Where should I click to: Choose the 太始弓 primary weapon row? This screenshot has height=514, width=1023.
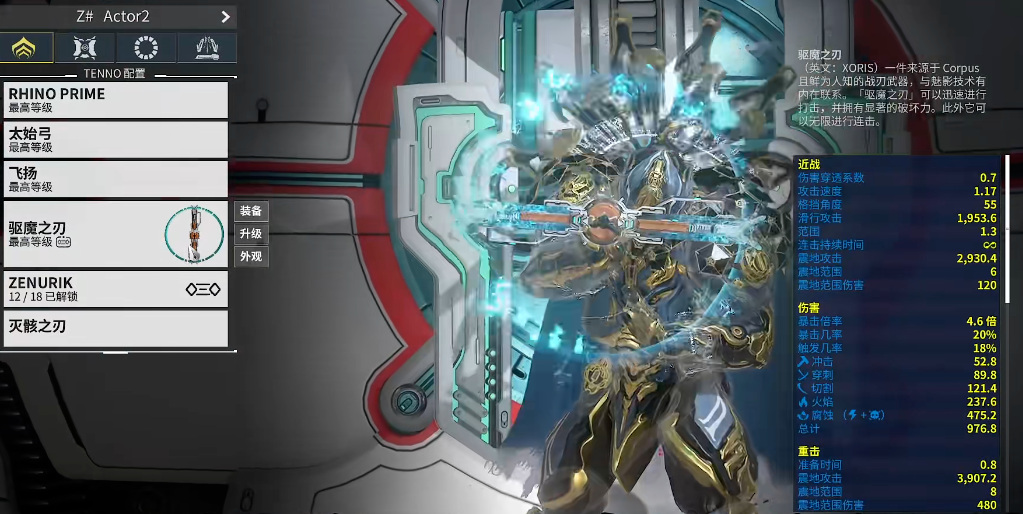tap(115, 139)
